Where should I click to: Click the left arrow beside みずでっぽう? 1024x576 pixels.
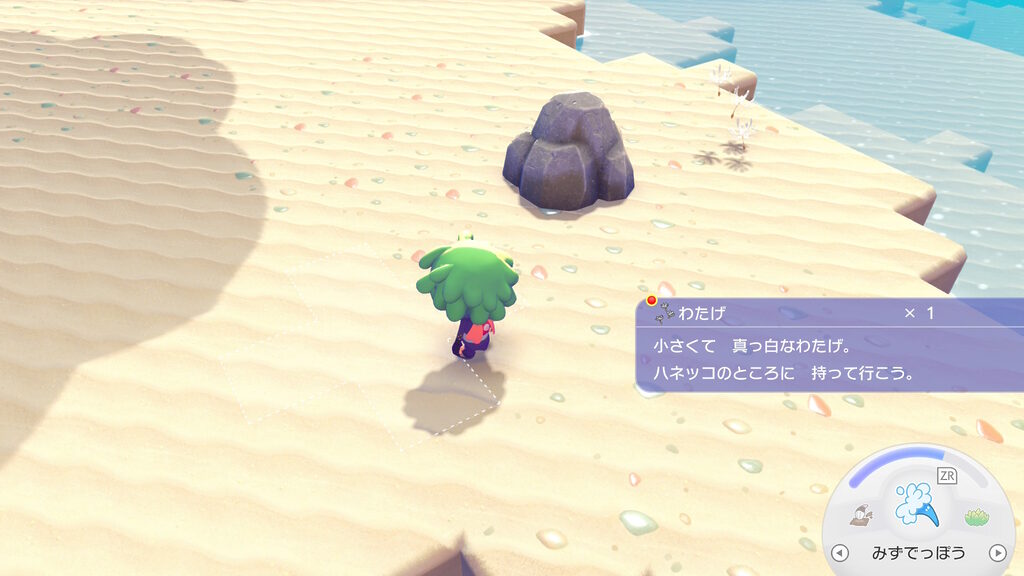(840, 553)
